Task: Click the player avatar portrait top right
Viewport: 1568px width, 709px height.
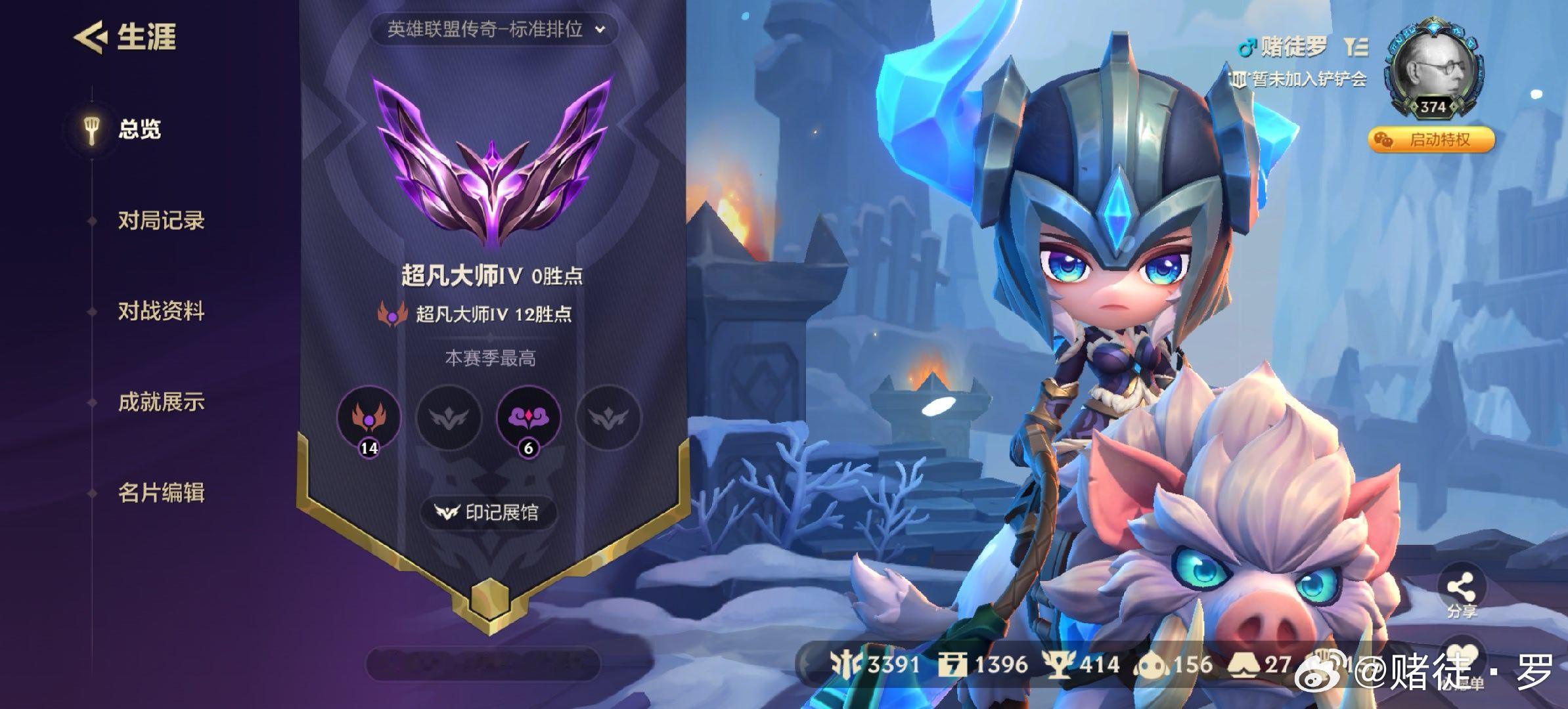Action: tap(1434, 62)
